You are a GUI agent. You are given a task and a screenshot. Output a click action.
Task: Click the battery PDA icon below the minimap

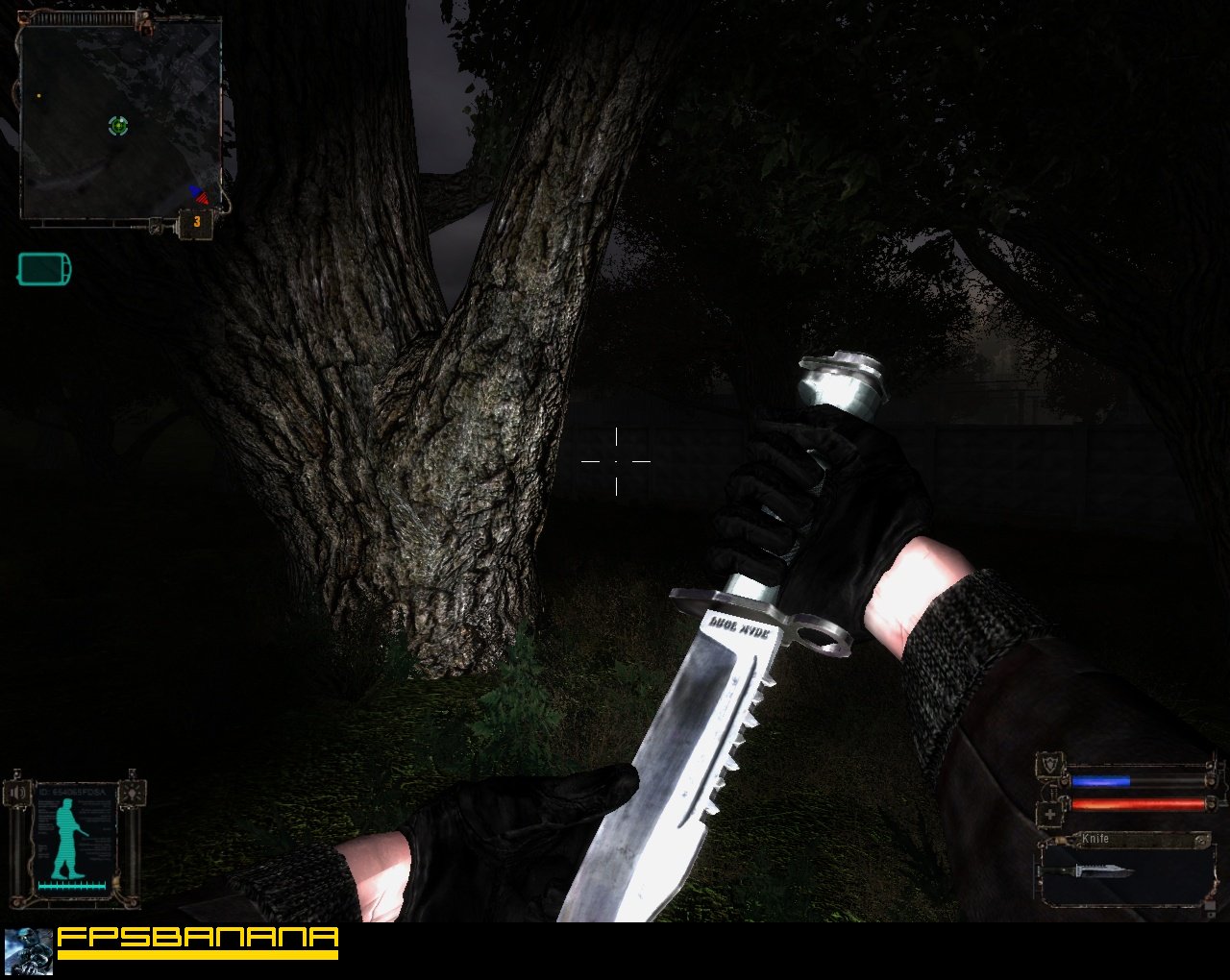43,269
